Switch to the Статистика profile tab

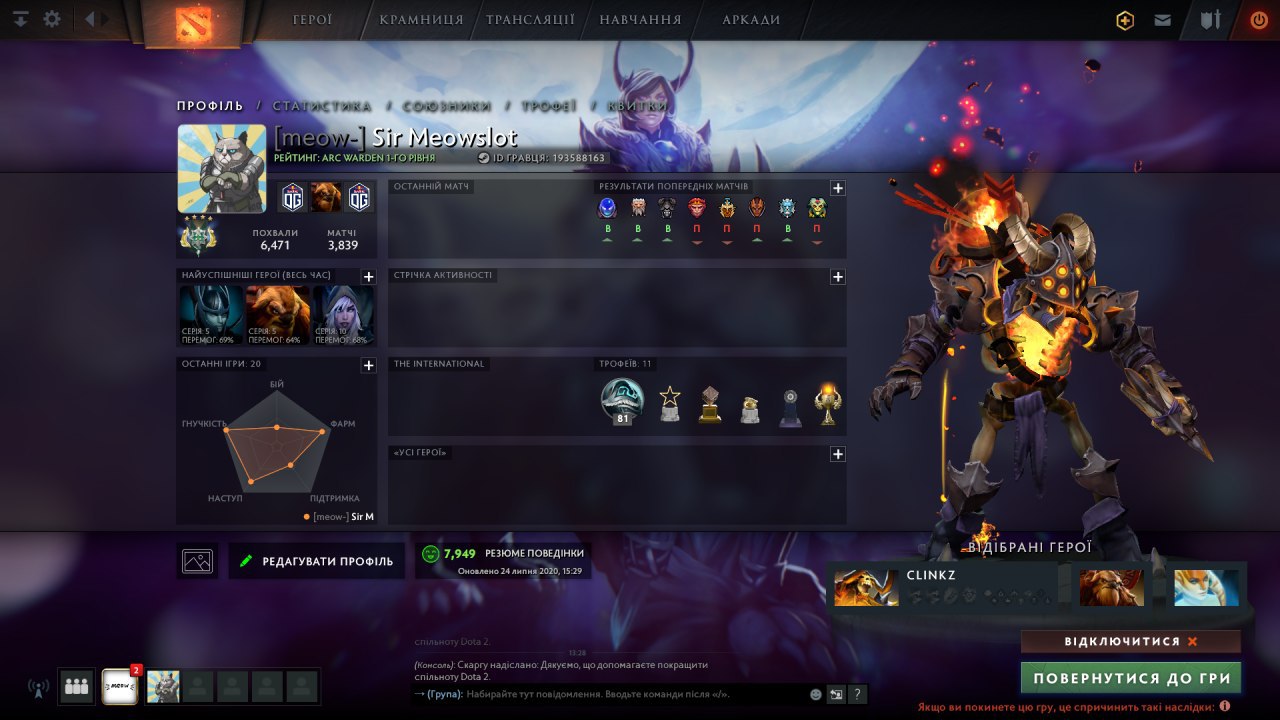(321, 106)
